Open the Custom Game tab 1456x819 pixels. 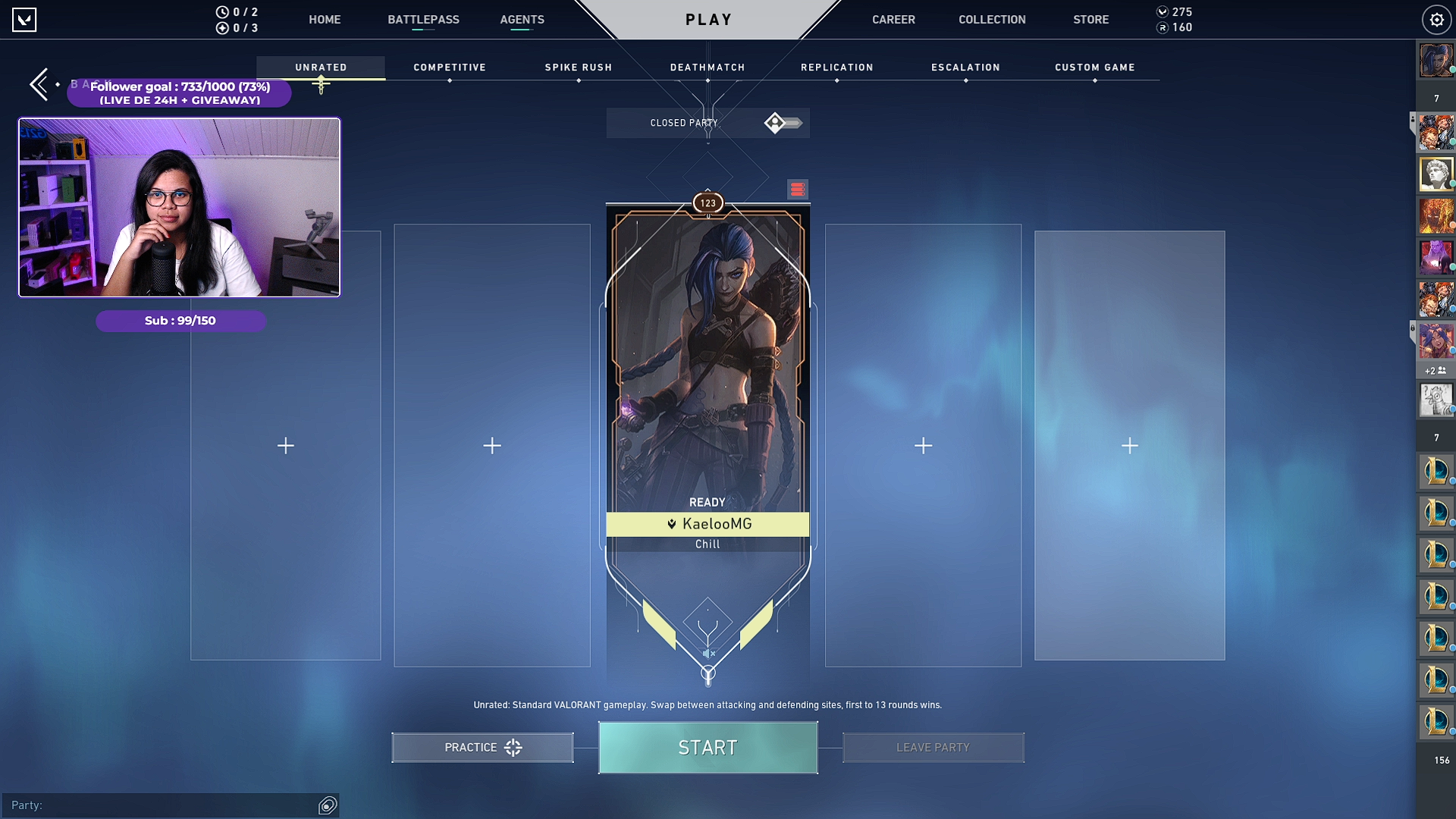click(x=1095, y=67)
